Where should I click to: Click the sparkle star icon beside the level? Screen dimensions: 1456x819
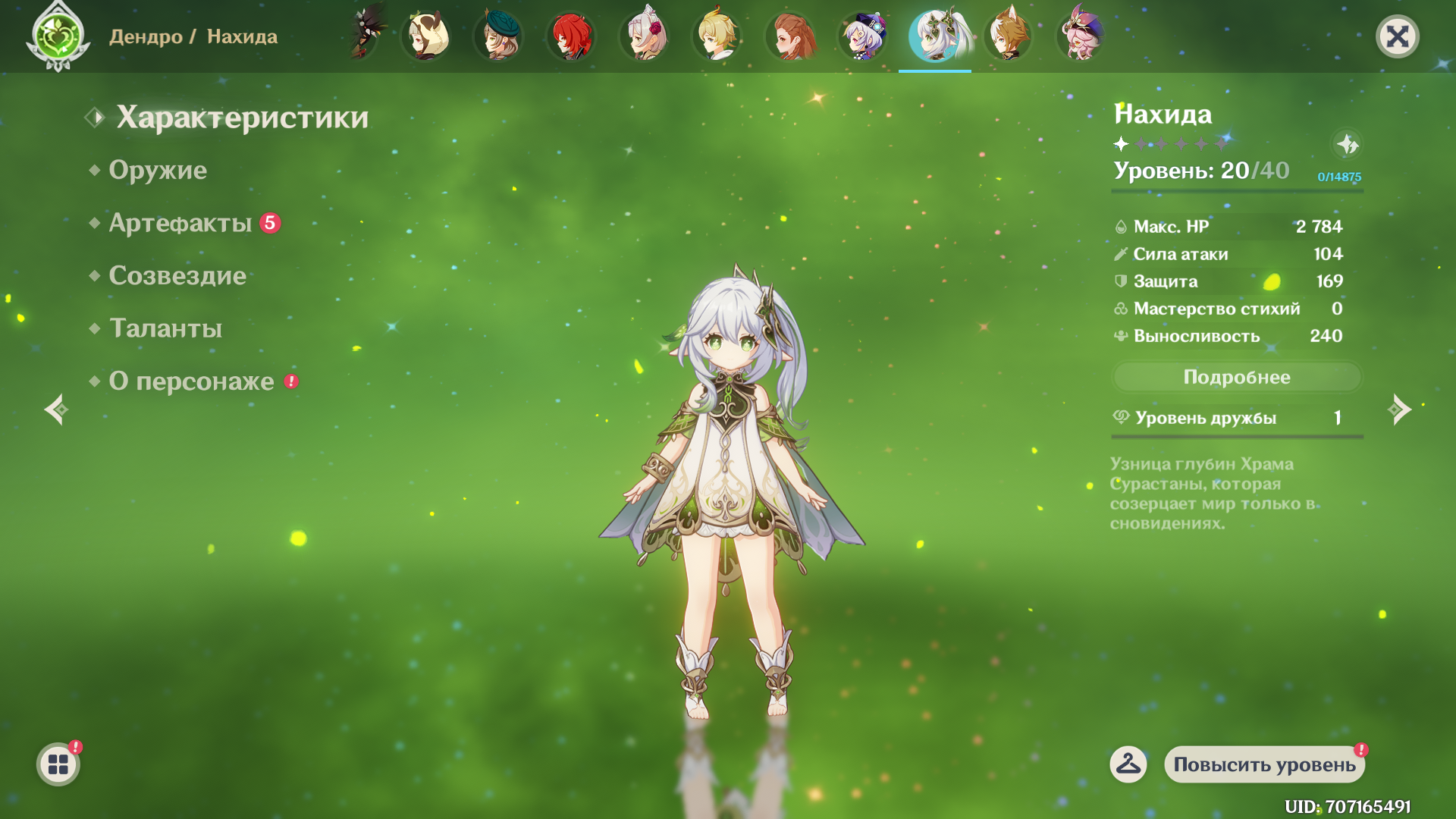click(1348, 144)
